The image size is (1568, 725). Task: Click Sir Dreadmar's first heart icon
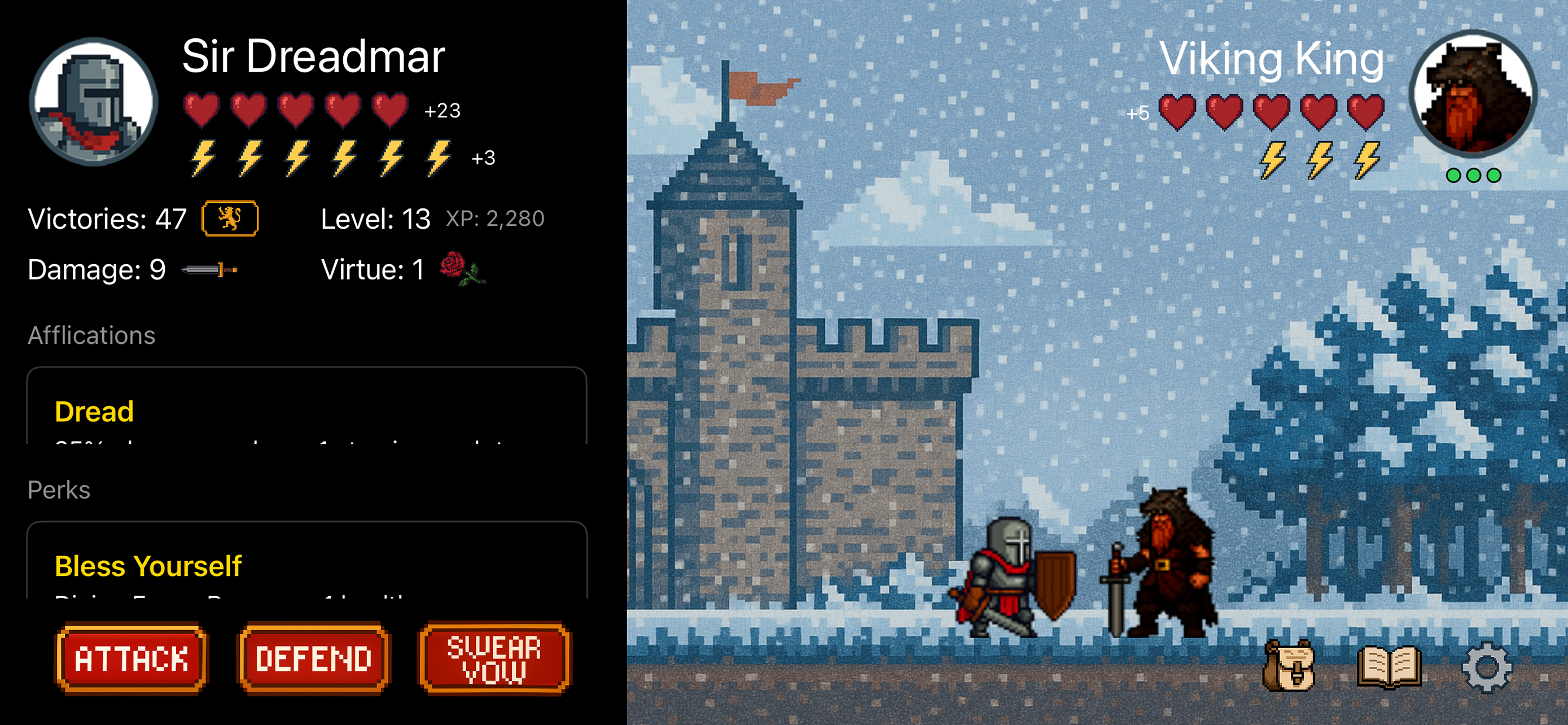(x=201, y=111)
